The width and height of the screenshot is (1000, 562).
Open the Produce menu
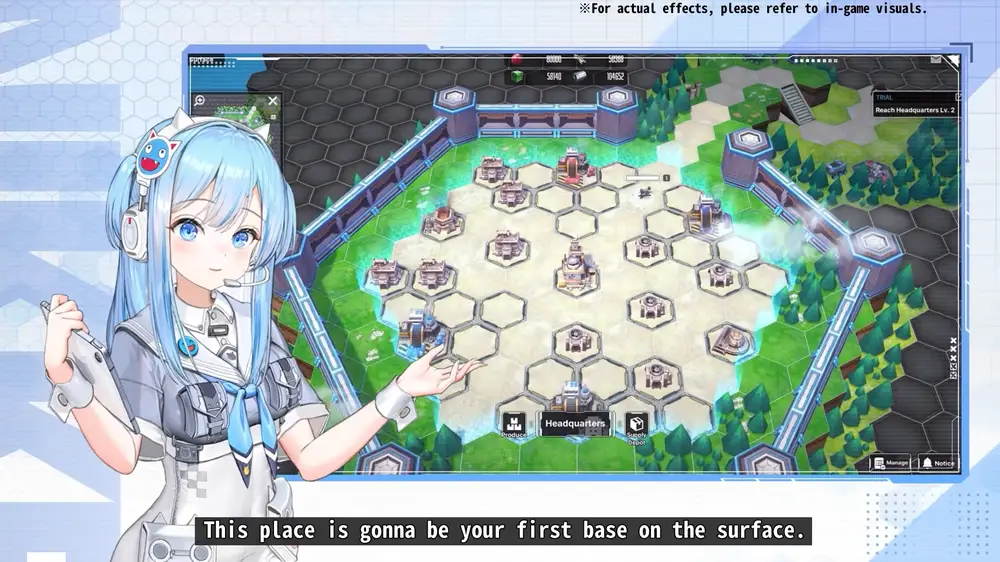pos(514,425)
